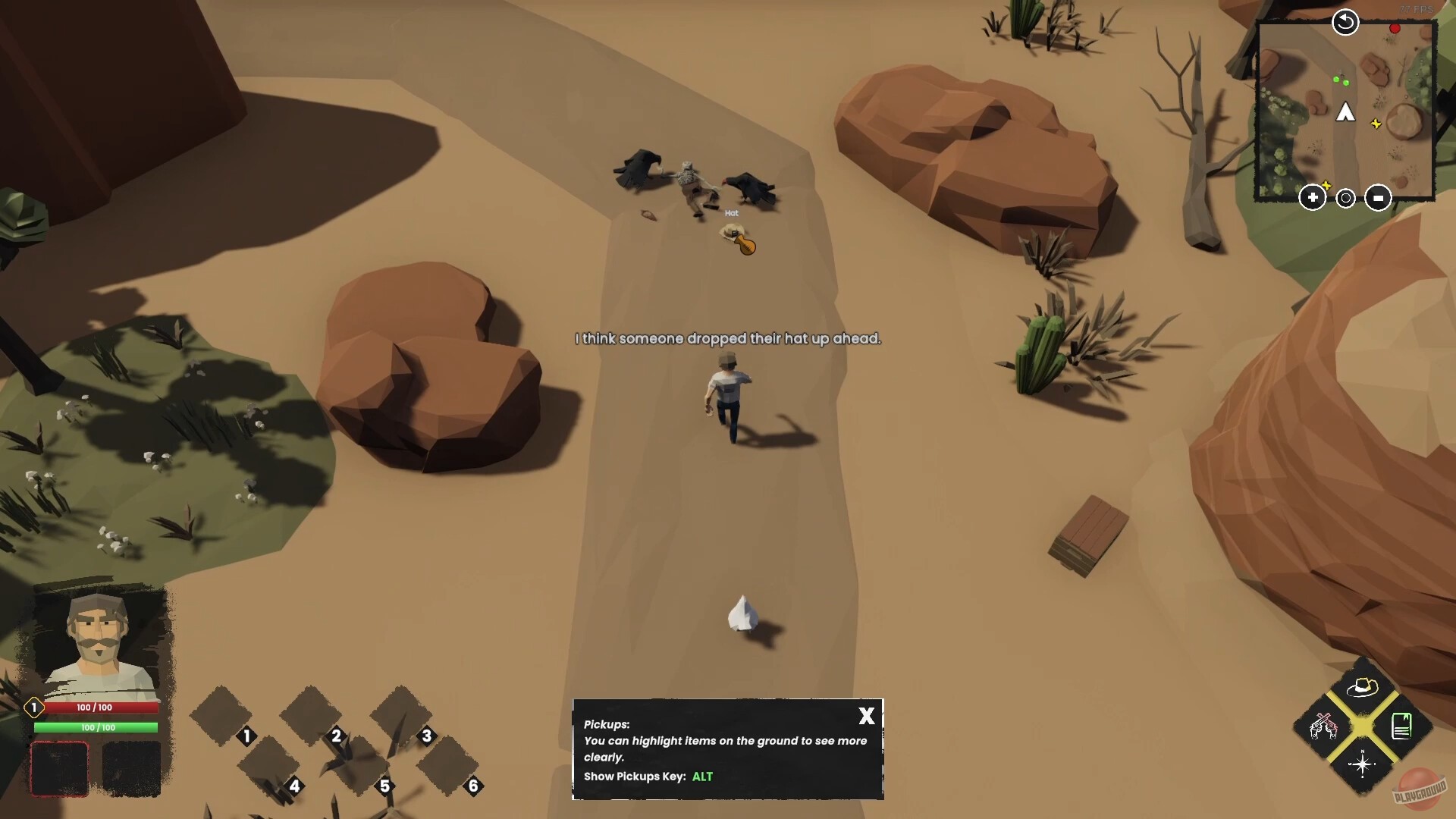This screenshot has height=819, width=1456.
Task: Click the red marker on the minimap
Action: tap(1395, 28)
